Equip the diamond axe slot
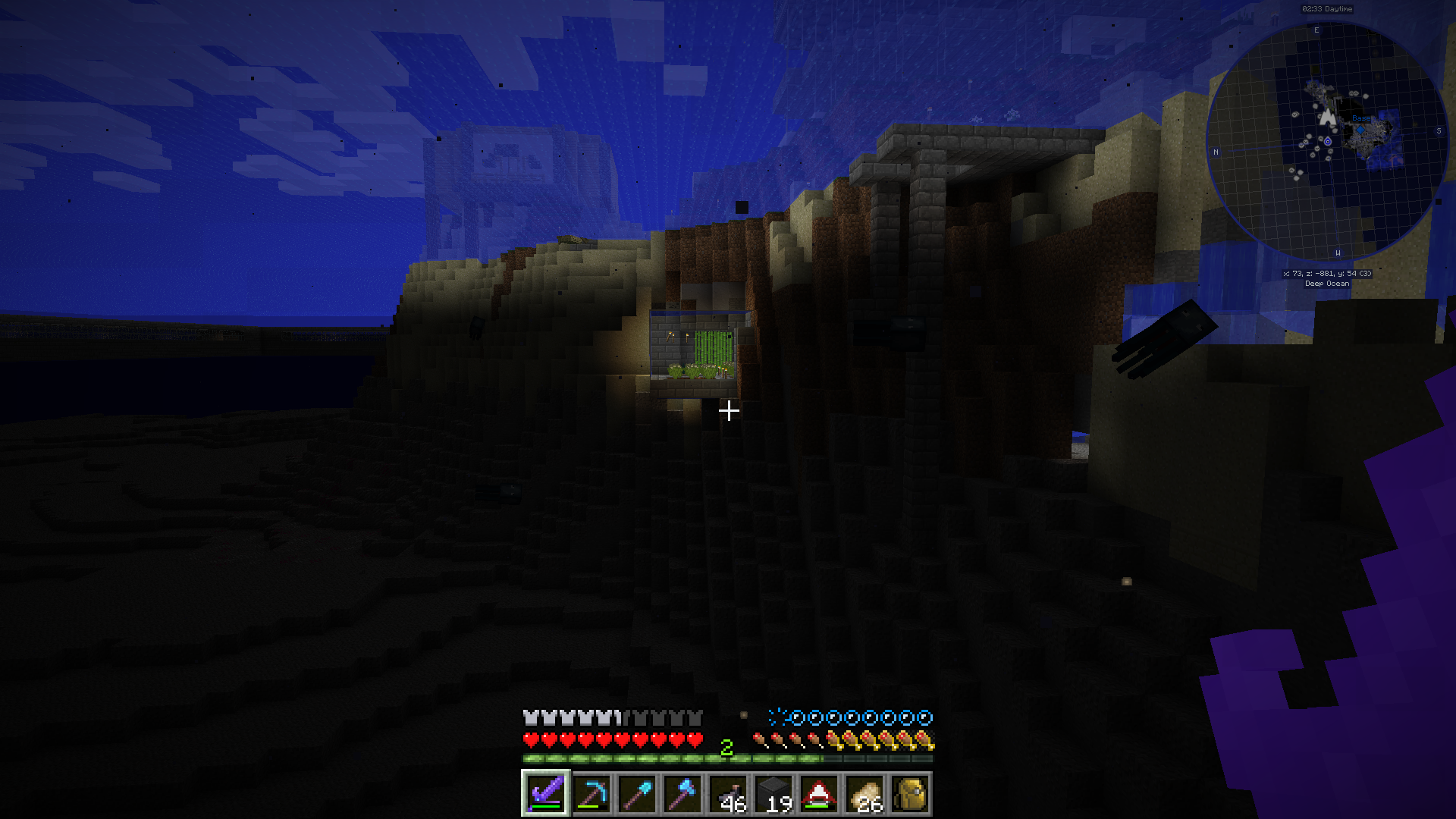1456x819 pixels. click(x=682, y=794)
